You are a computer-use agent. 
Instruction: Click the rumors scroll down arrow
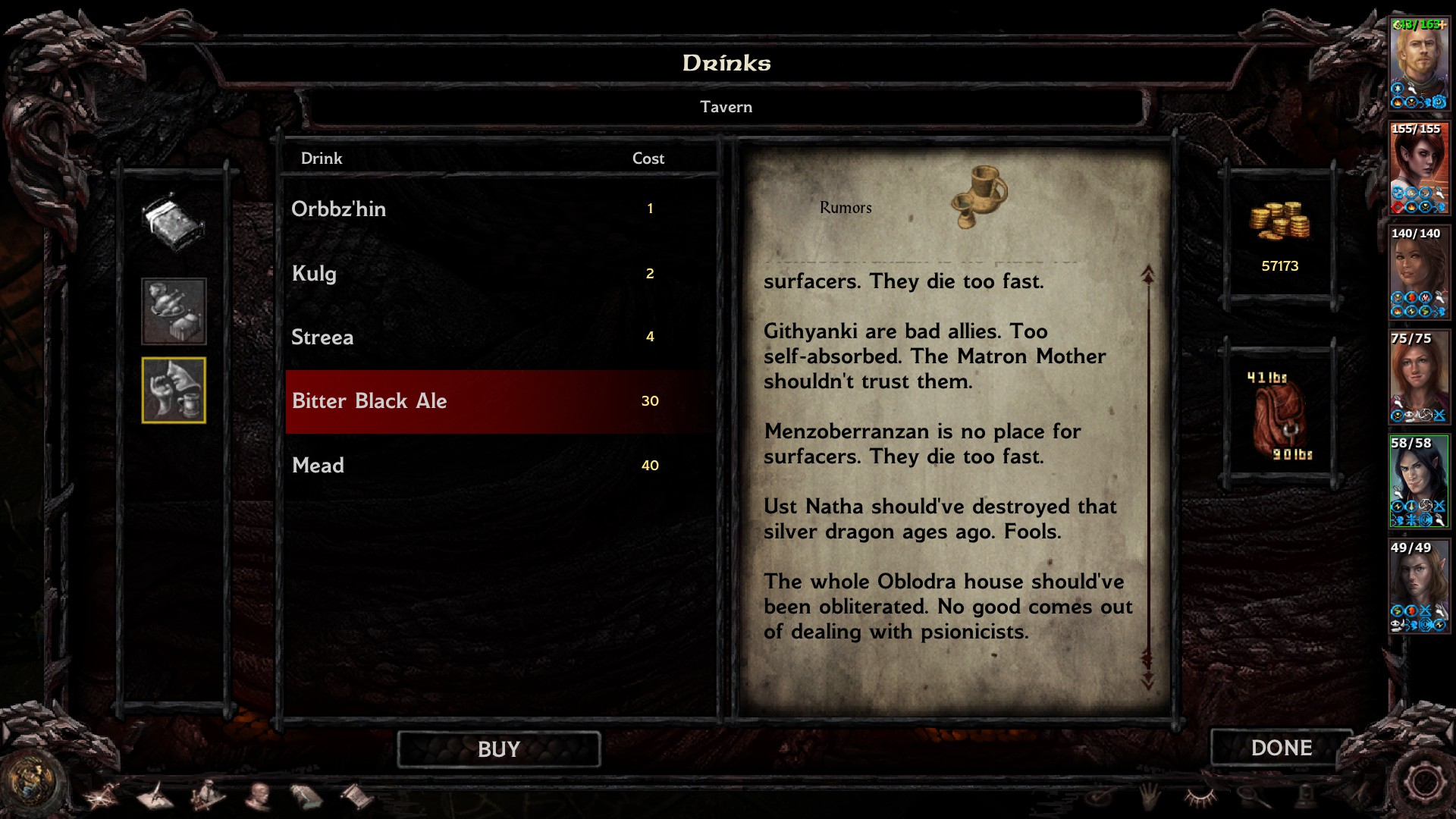[1148, 679]
